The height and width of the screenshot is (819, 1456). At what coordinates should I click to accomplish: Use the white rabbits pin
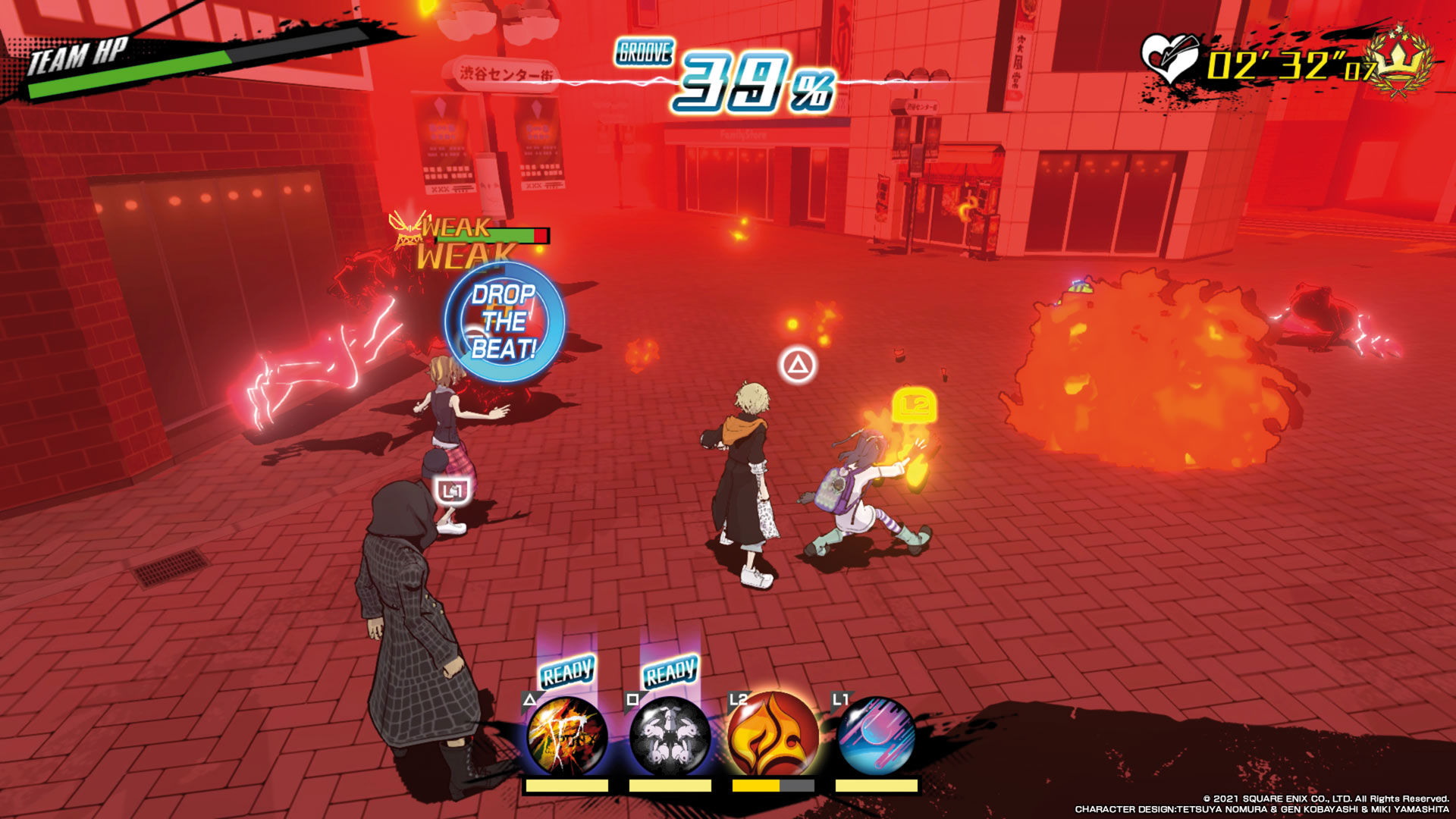point(670,735)
